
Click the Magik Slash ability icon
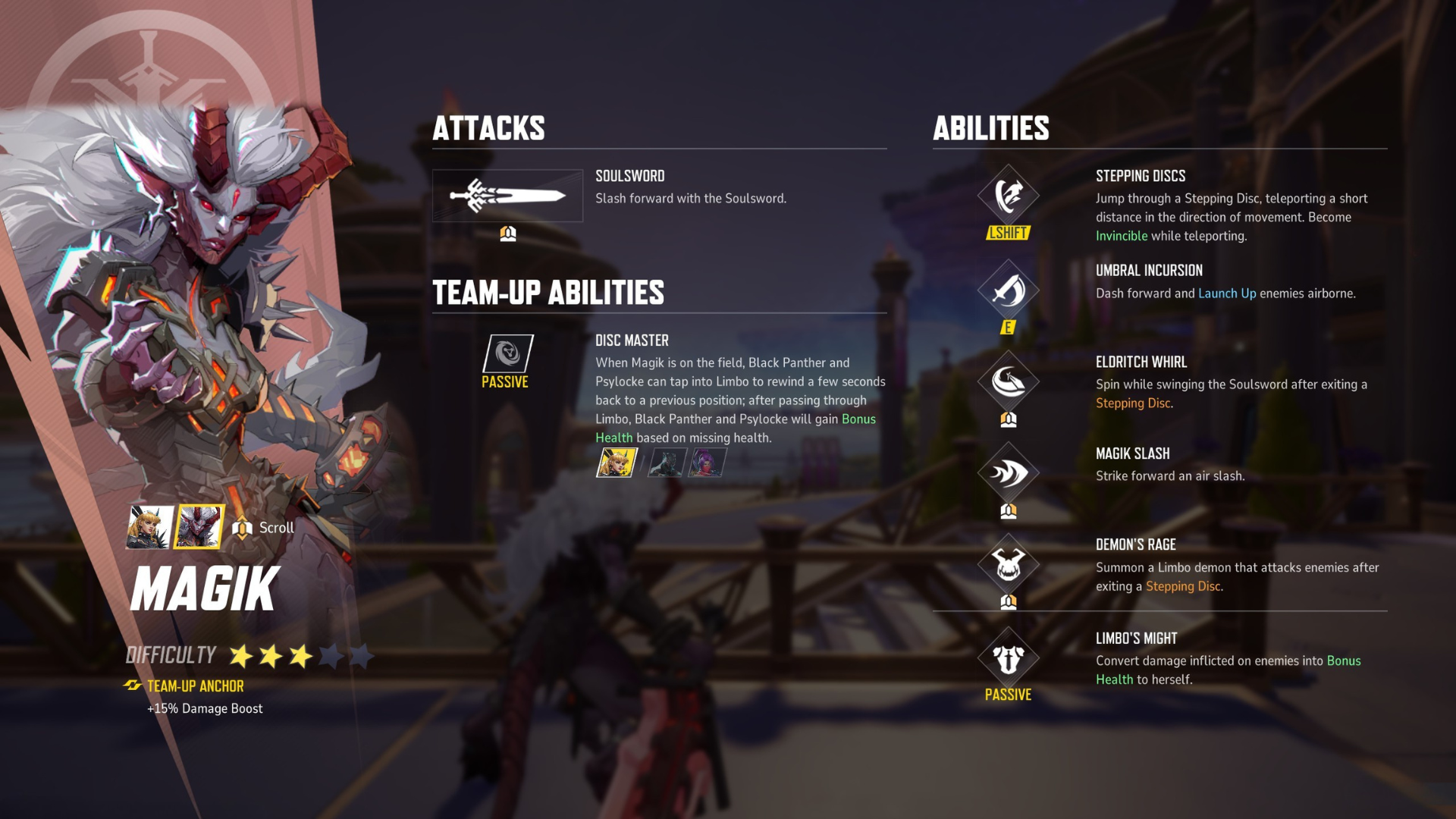[x=1009, y=472]
